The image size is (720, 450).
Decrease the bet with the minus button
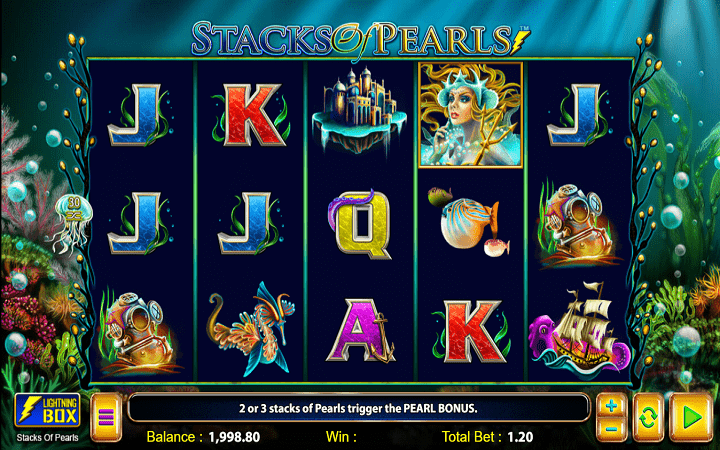[612, 429]
